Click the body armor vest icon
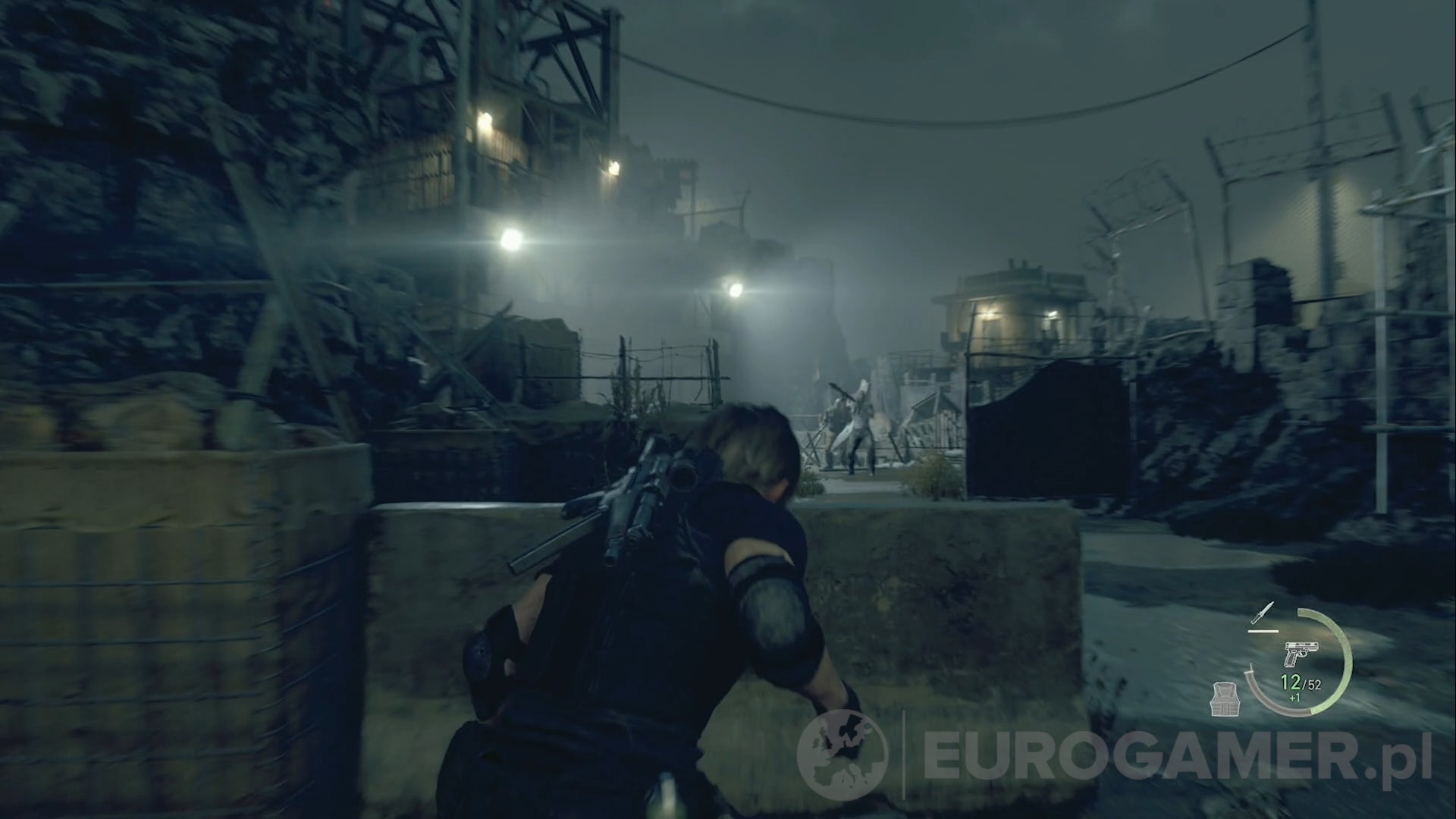1456x819 pixels. (x=1225, y=698)
